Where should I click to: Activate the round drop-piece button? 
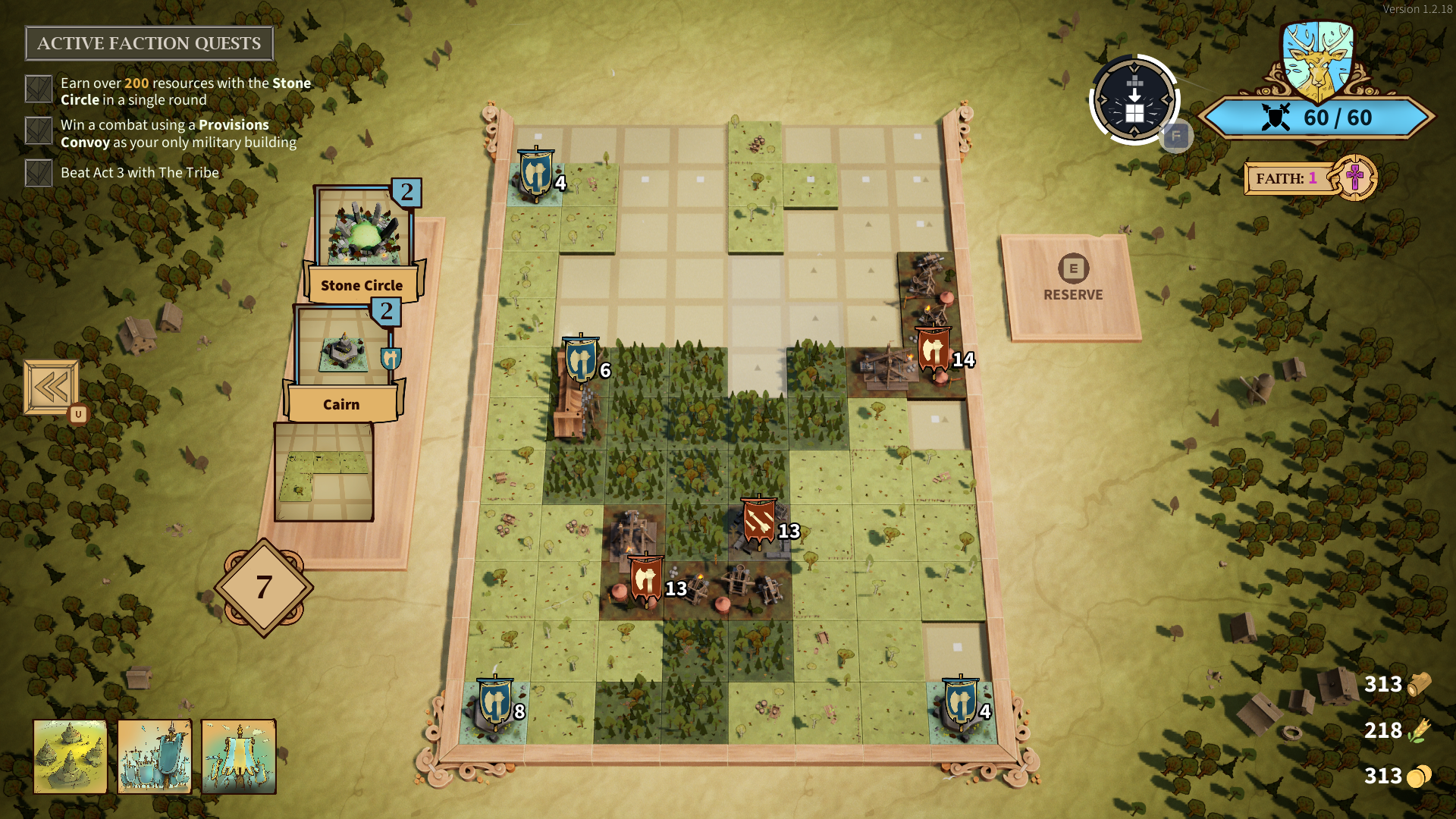click(x=1134, y=99)
